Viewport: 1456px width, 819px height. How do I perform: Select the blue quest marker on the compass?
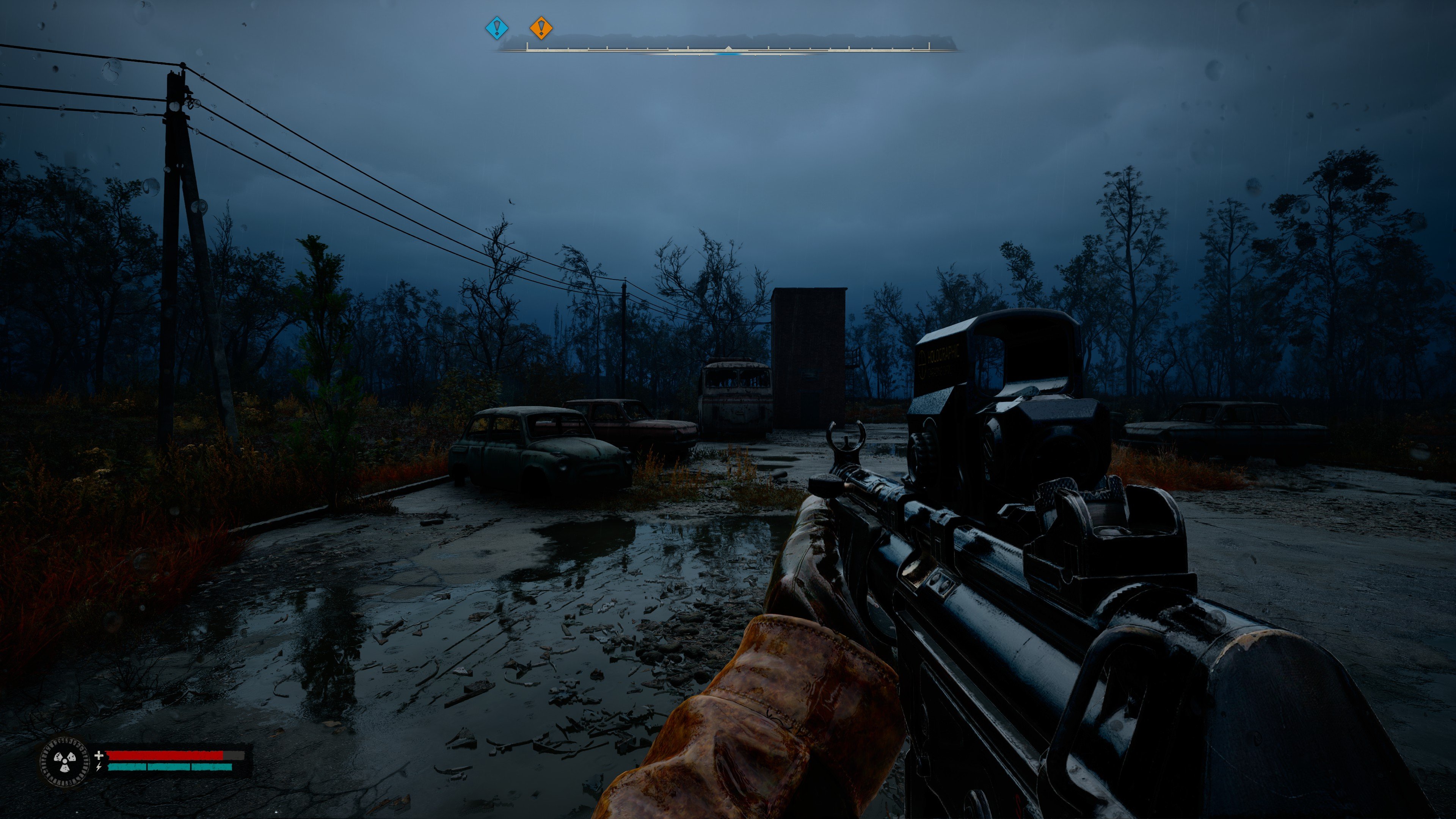(497, 27)
